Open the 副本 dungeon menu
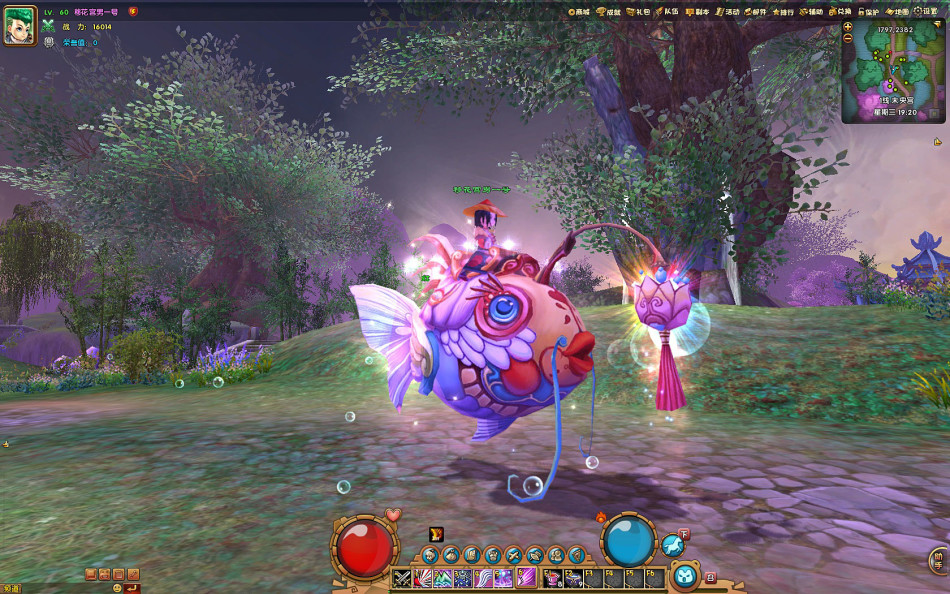950x594 pixels. click(695, 12)
